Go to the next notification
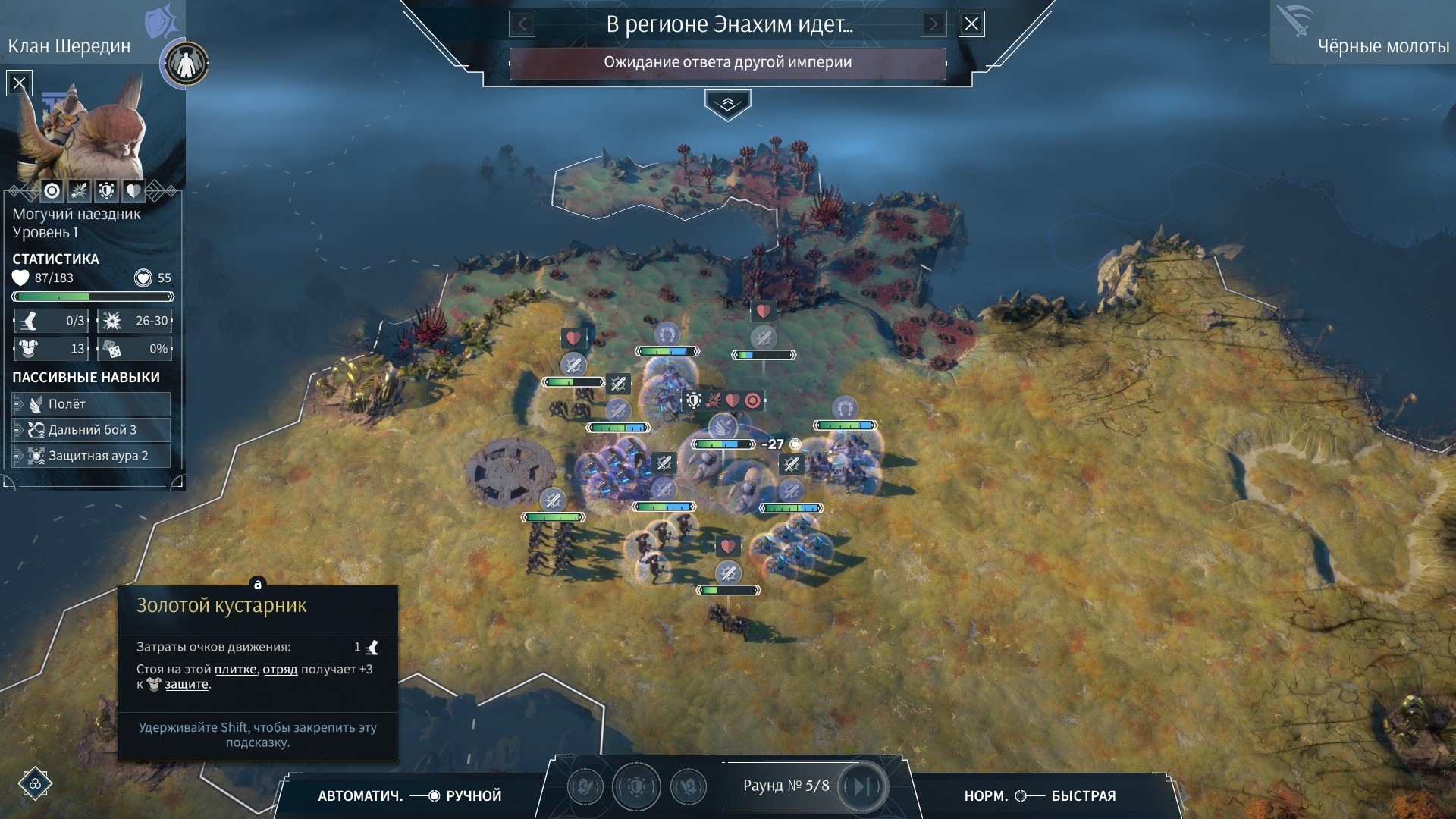This screenshot has width=1456, height=819. [x=934, y=24]
